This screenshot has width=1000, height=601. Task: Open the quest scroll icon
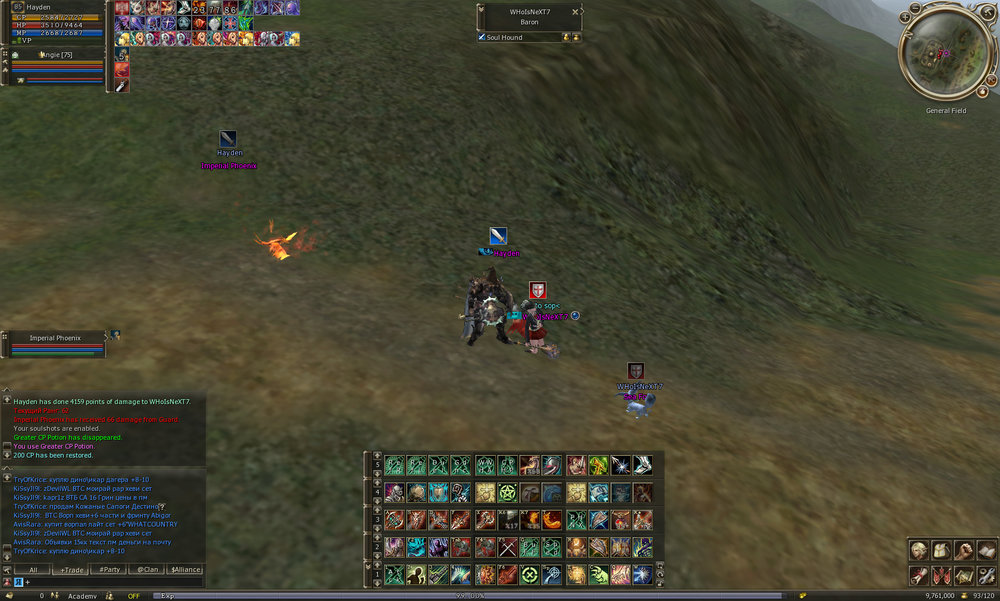pyautogui.click(x=918, y=575)
